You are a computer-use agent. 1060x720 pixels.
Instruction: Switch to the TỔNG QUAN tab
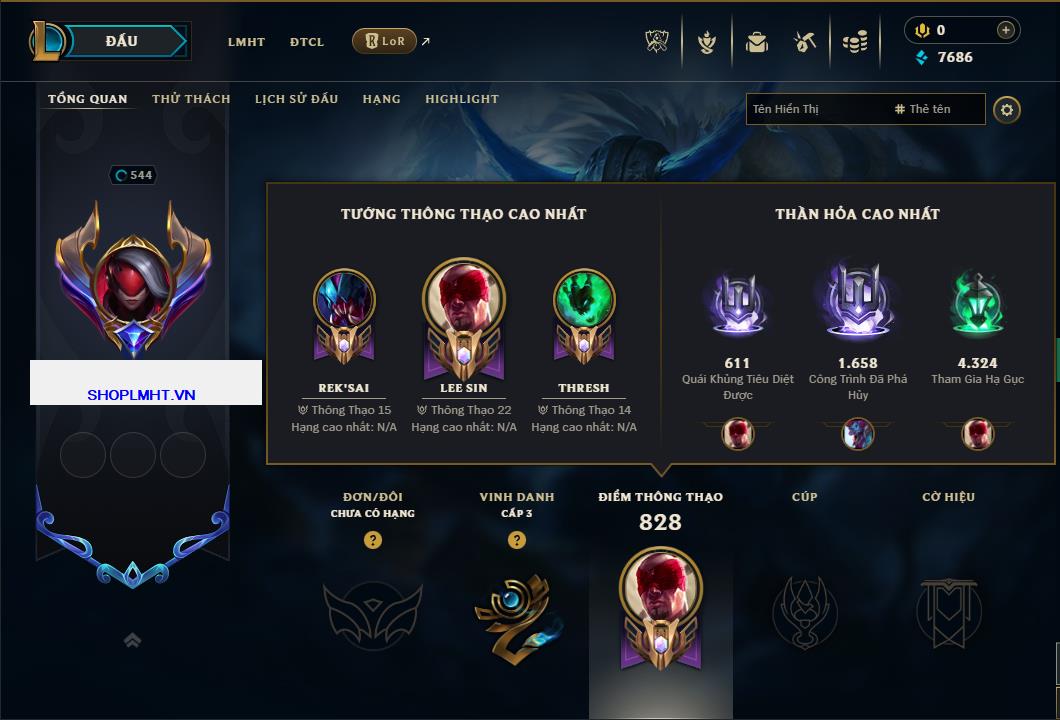(x=88, y=99)
